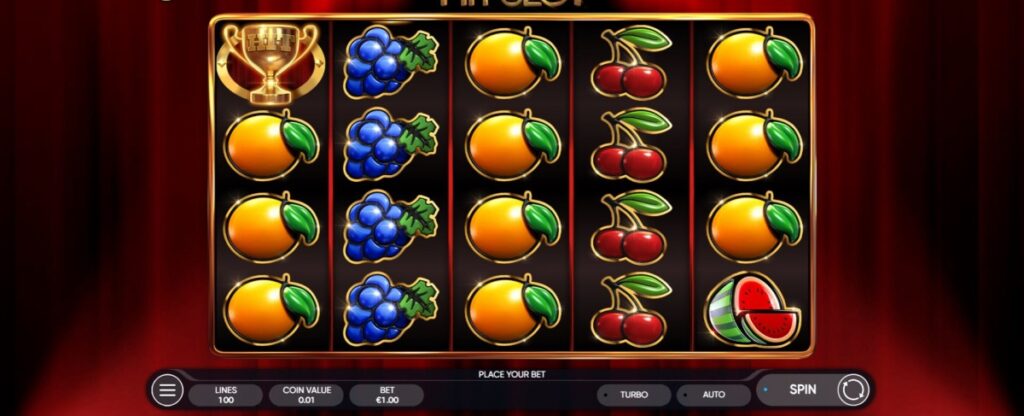Open the Bet amount selector
Screen dimensions: 1024x416
coord(386,394)
